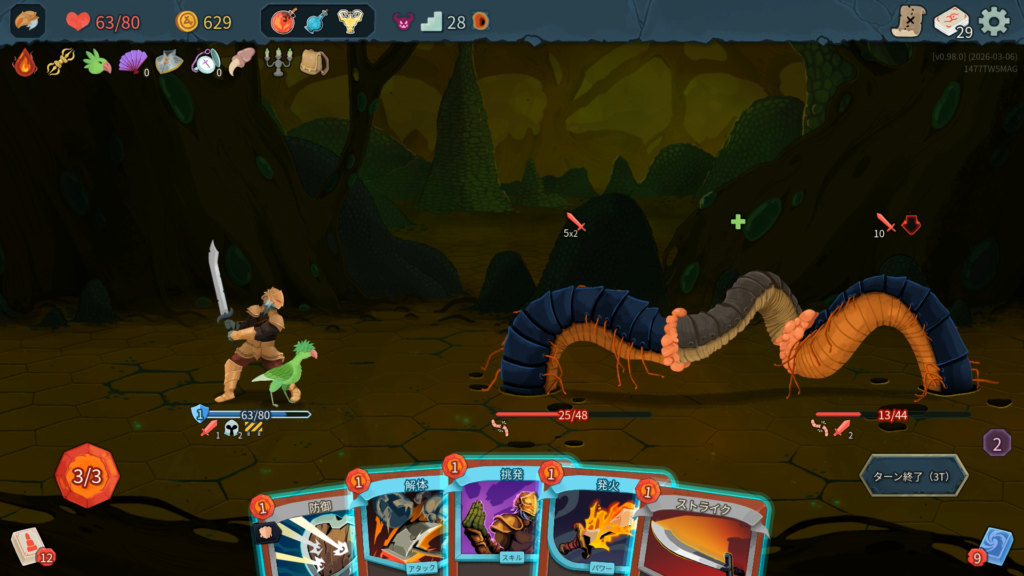The image size is (1024, 576).
Task: Use the golden ram-skull potion
Action: [x=350, y=21]
